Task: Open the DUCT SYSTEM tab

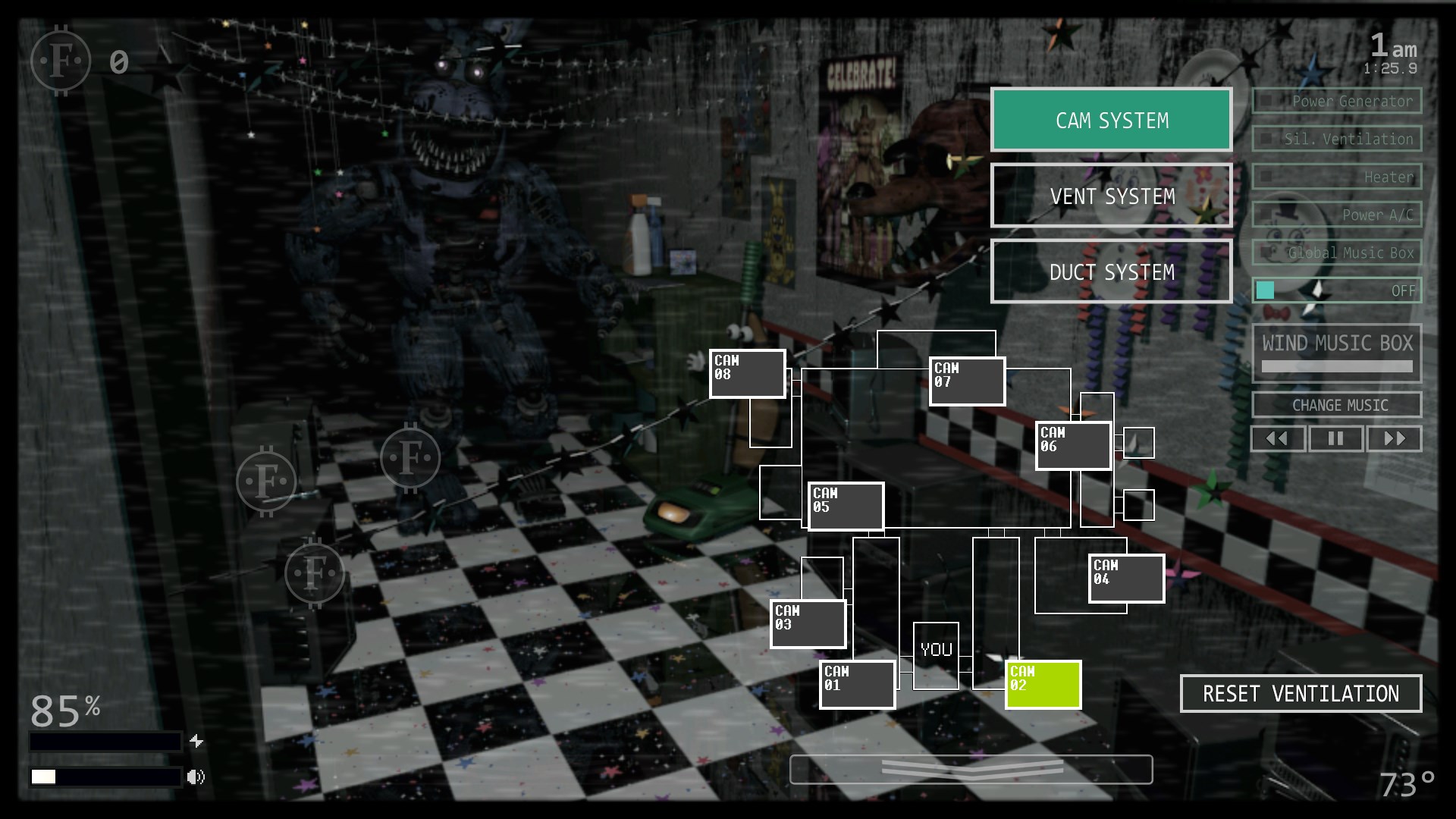Action: (1111, 271)
